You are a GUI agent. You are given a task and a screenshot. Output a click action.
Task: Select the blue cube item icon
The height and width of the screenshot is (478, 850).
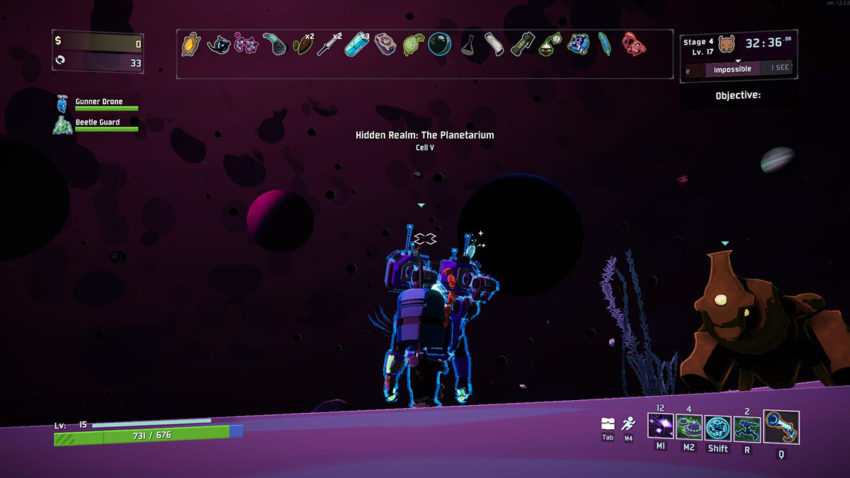(578, 45)
